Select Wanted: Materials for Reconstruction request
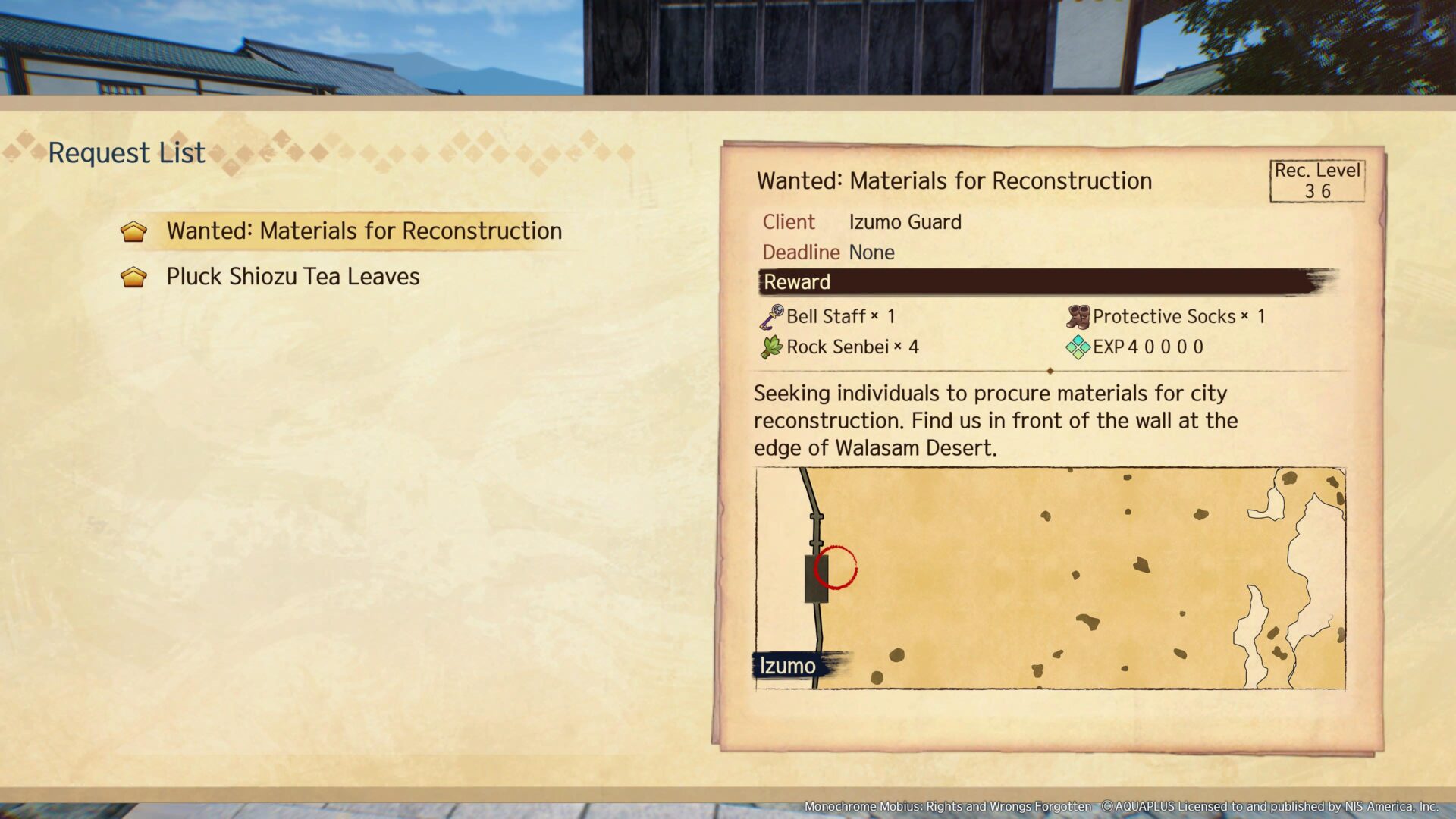The image size is (1456, 819). point(364,231)
